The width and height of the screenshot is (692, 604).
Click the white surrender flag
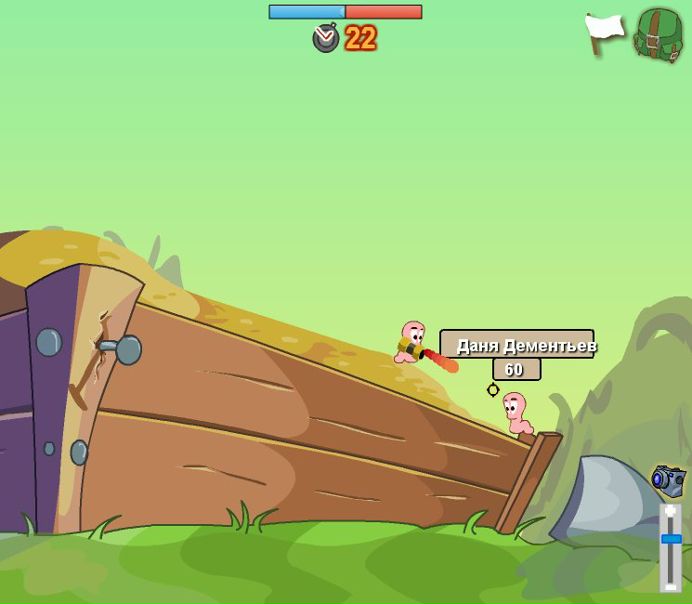click(x=604, y=33)
